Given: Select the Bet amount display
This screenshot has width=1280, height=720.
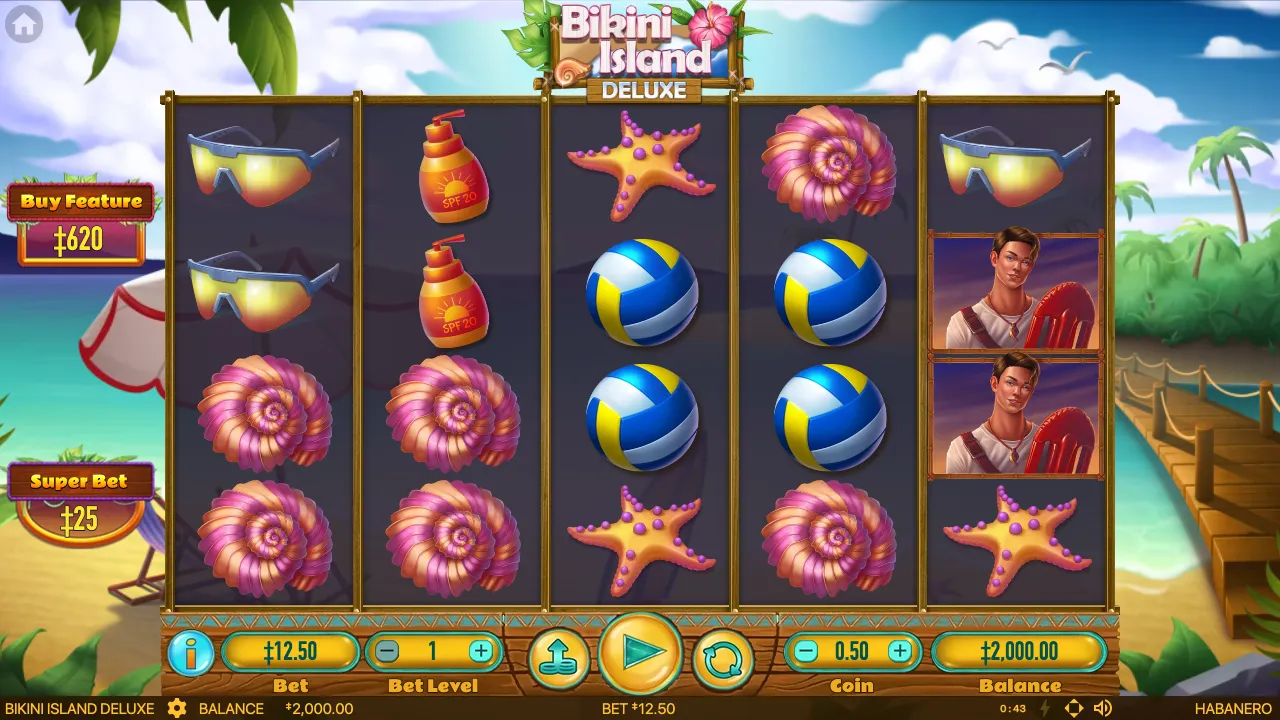Looking at the screenshot, I should click(291, 653).
